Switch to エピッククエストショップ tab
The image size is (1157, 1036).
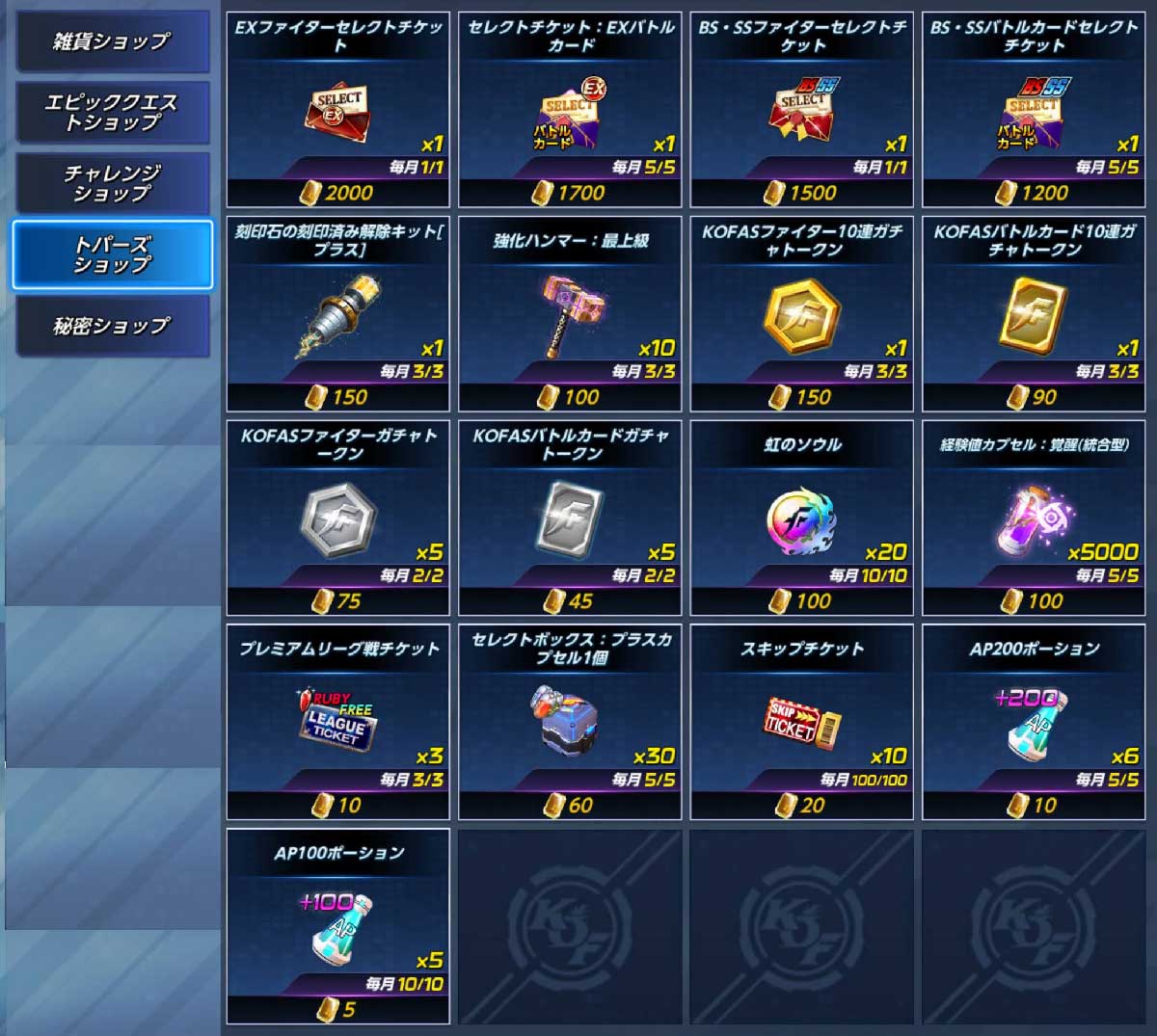(111, 113)
